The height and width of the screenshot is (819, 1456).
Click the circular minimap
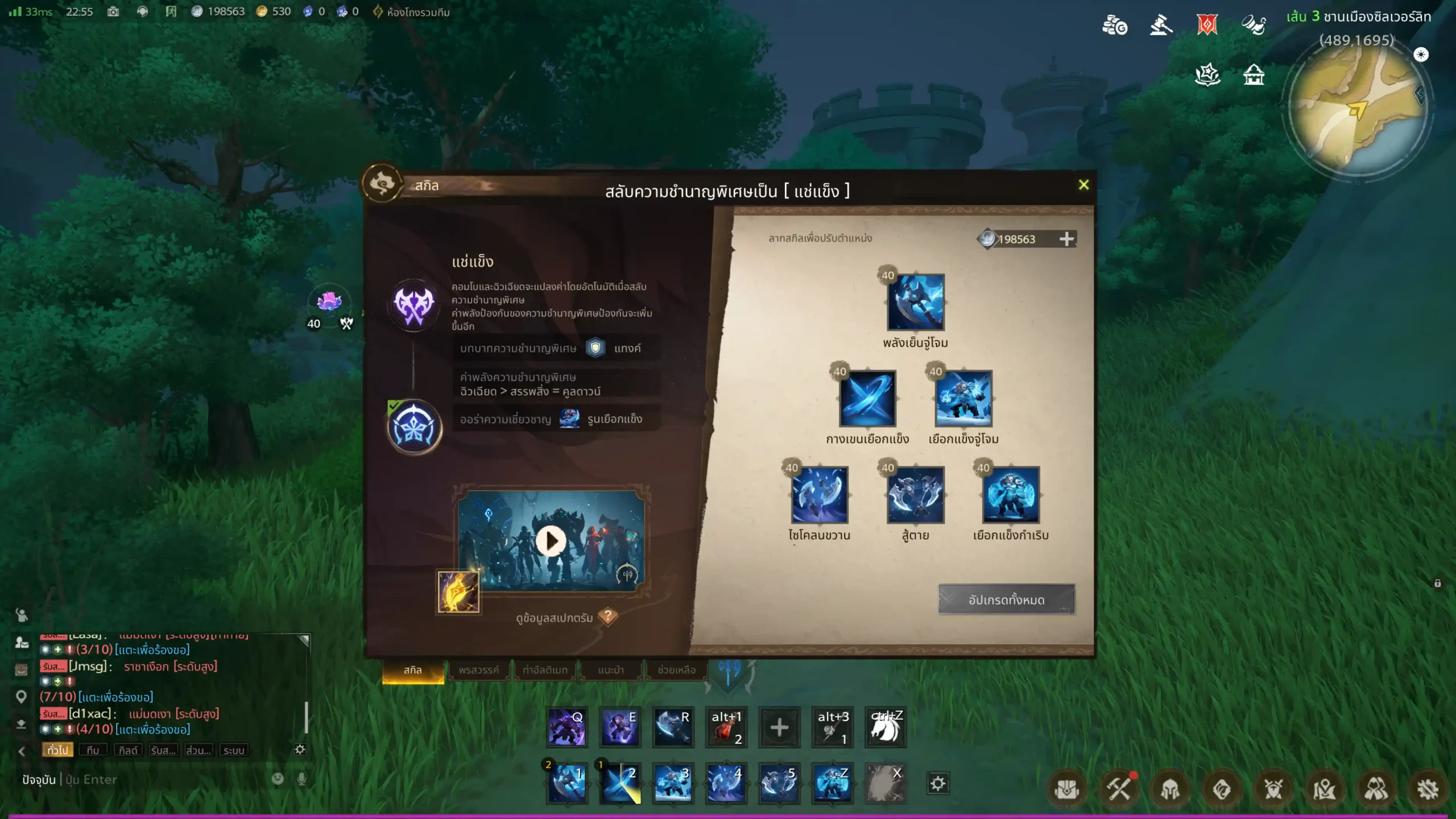click(x=1358, y=111)
